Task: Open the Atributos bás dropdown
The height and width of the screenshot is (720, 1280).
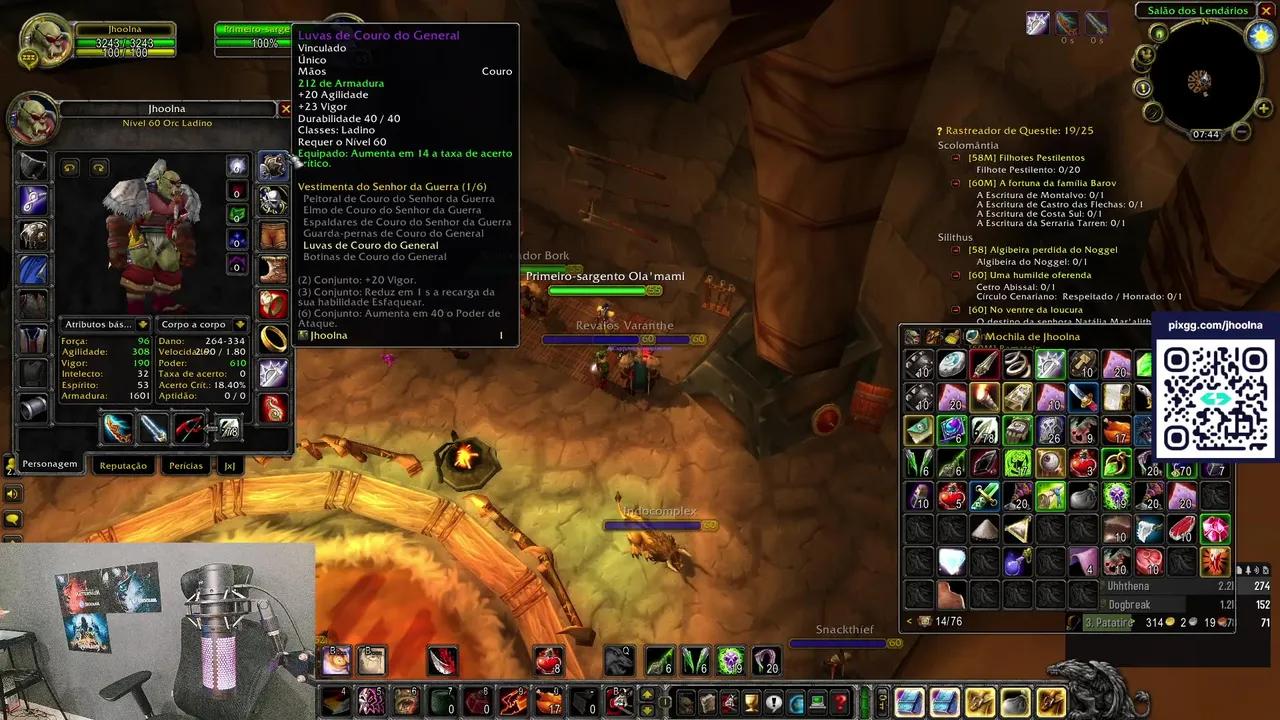Action: pyautogui.click(x=104, y=324)
